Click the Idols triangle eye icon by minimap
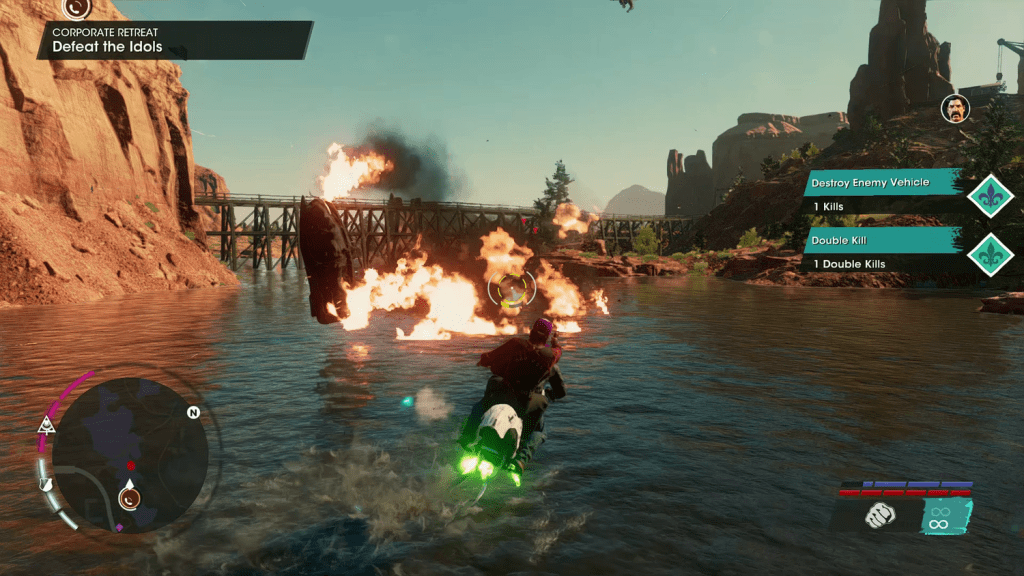This screenshot has height=576, width=1024. tap(45, 426)
